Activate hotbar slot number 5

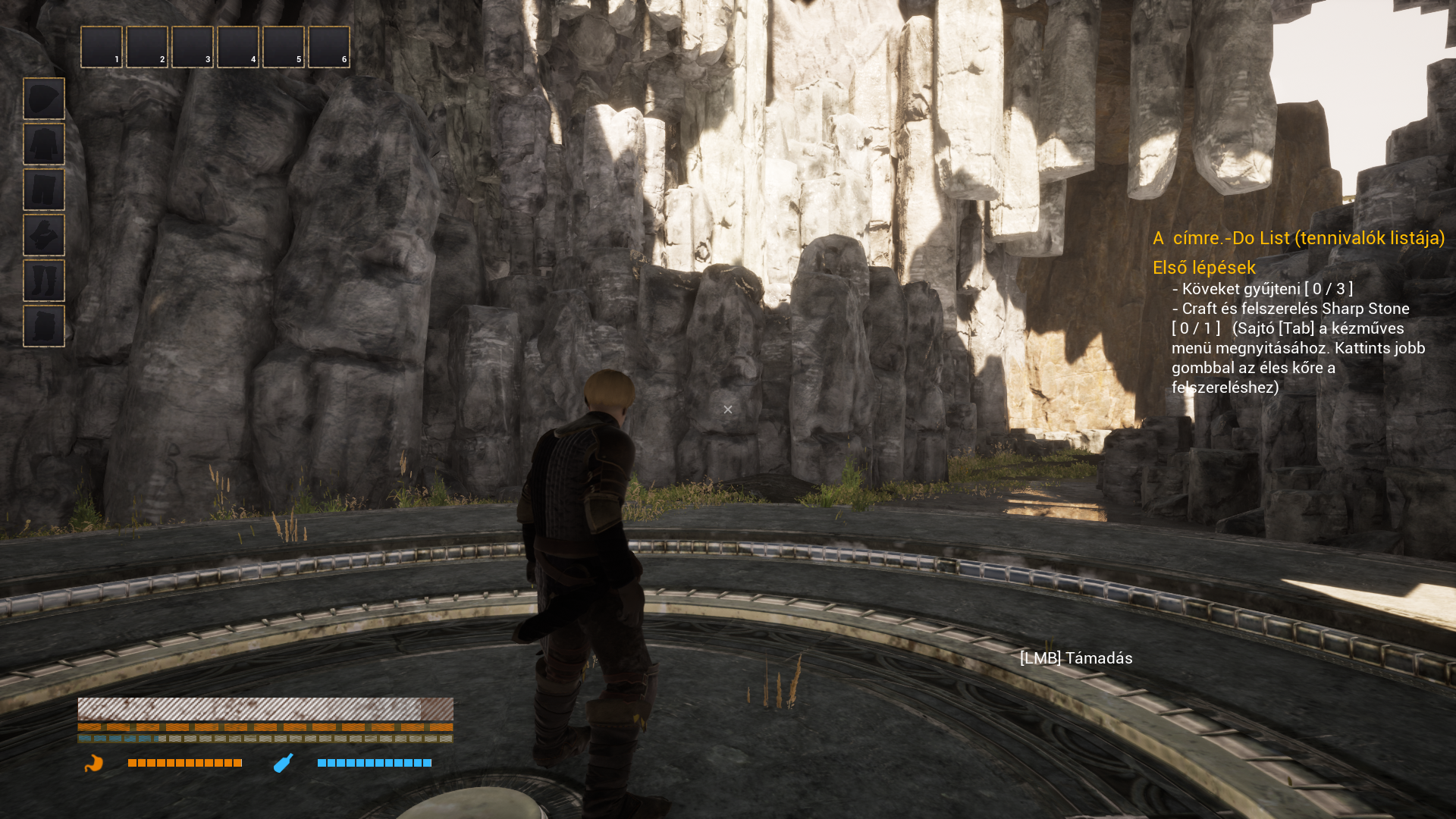coord(284,47)
